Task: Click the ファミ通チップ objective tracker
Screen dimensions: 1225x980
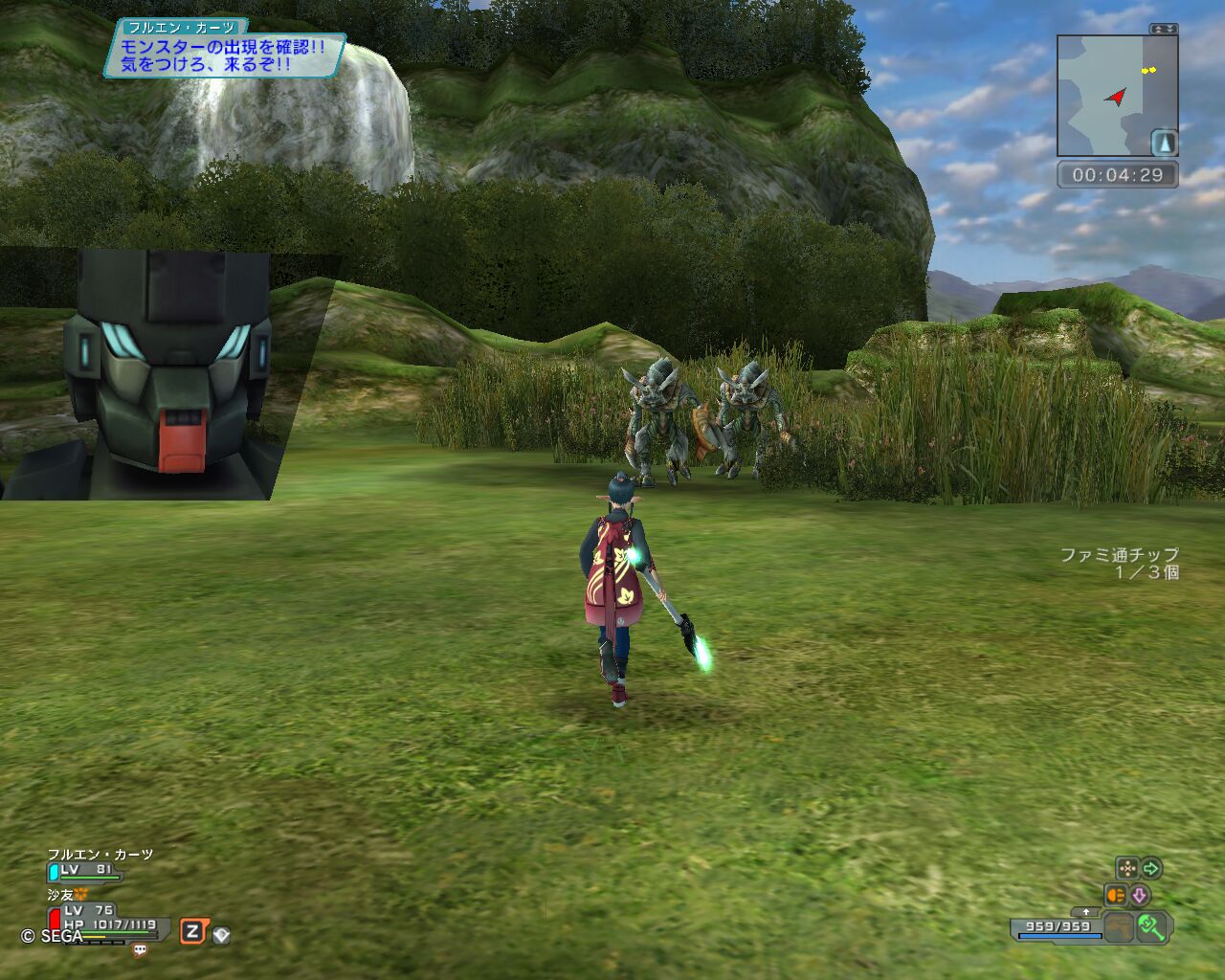Action: click(x=1120, y=564)
